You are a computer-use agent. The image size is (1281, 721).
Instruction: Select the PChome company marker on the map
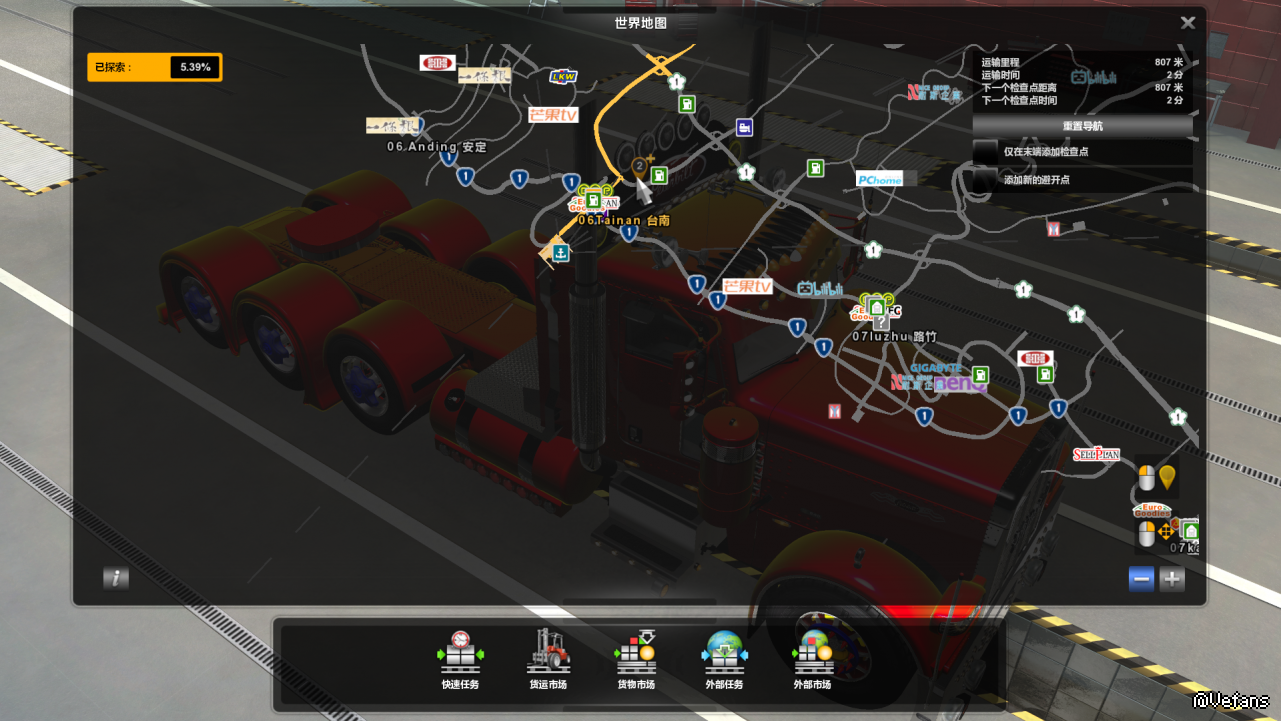coord(879,180)
